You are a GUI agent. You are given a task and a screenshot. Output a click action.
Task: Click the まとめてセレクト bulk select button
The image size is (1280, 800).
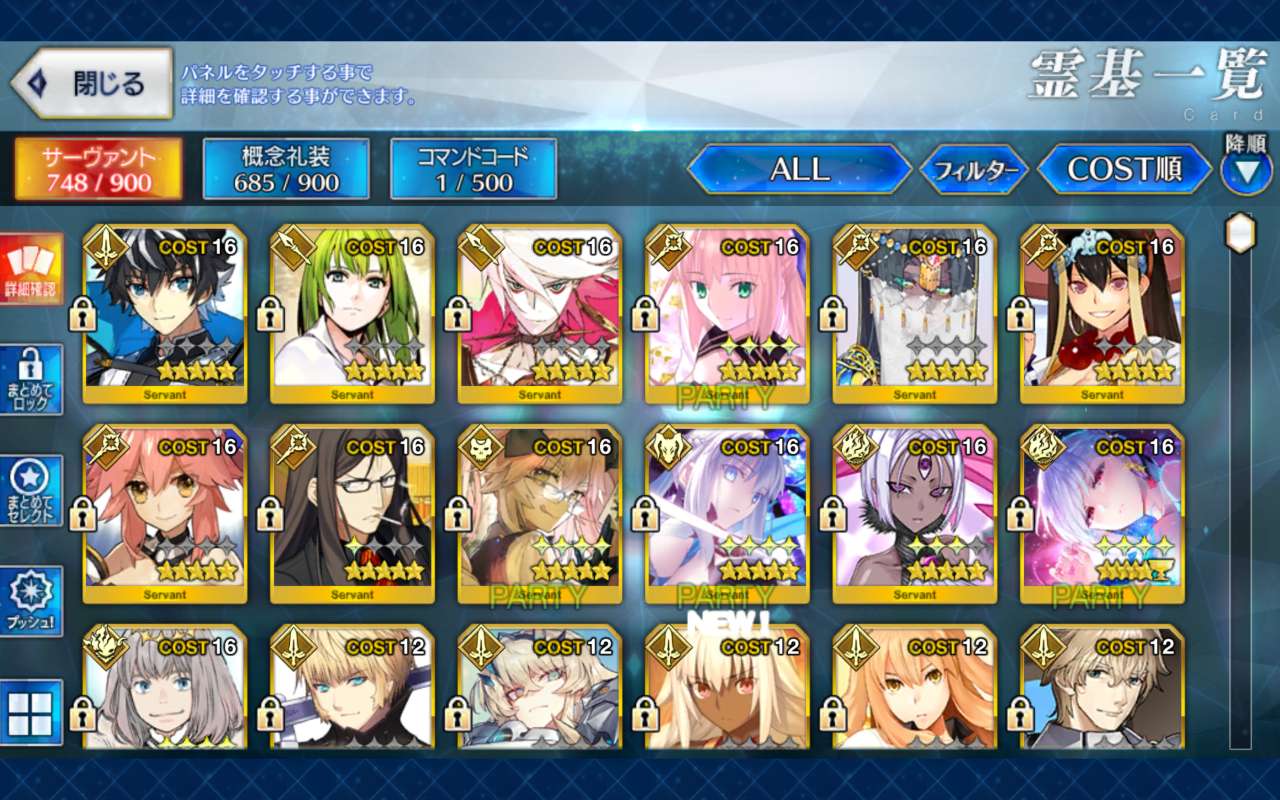tap(31, 490)
